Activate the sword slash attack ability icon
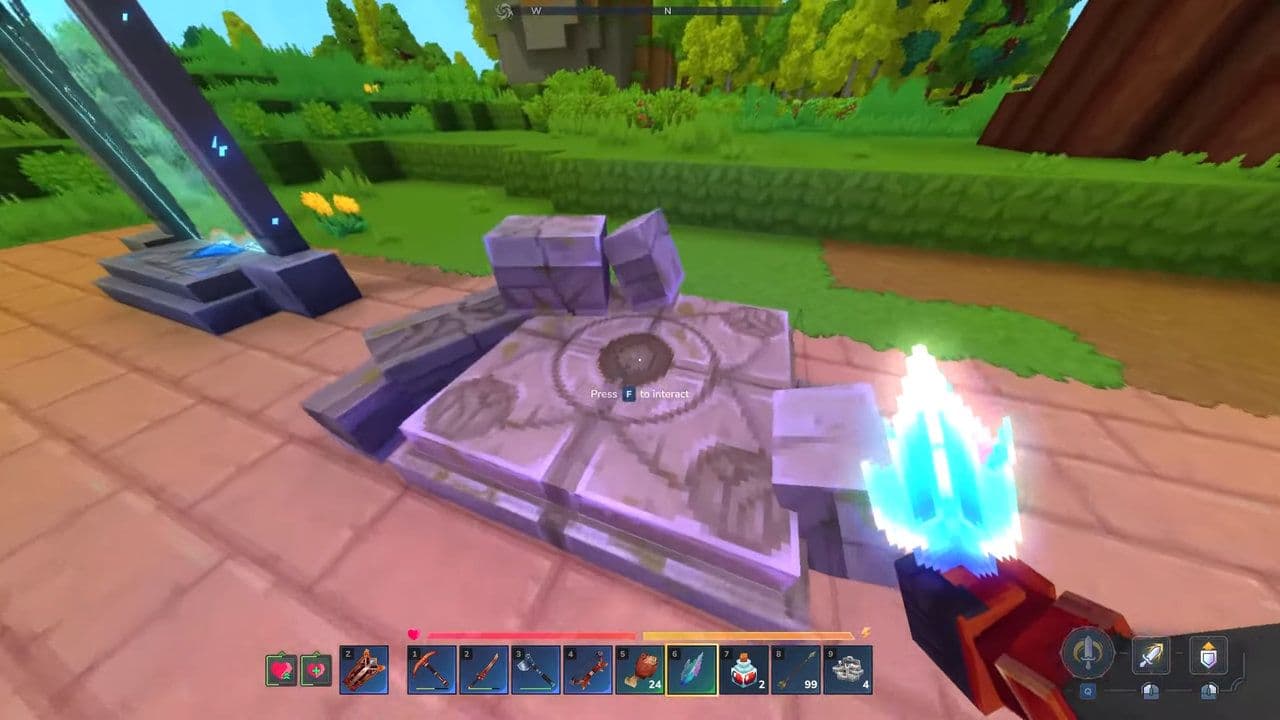 pyautogui.click(x=1151, y=655)
